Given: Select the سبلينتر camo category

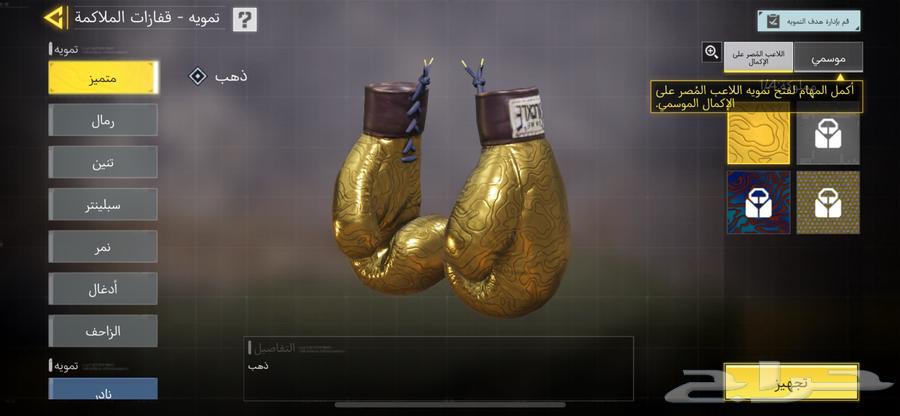Looking at the screenshot, I should click(103, 204).
